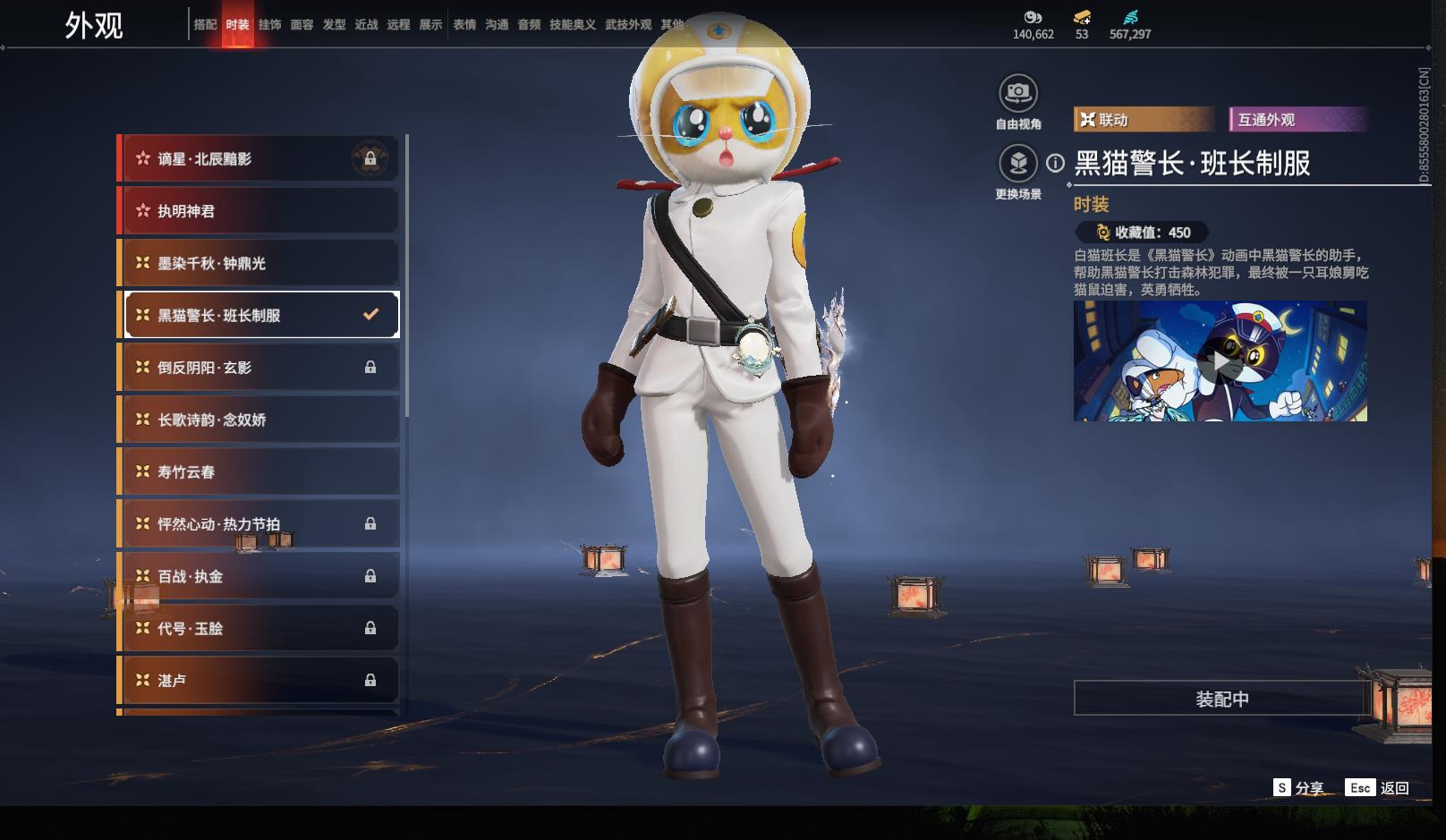
Task: Switch to the 发型 hairstyle tab
Action: pos(334,24)
